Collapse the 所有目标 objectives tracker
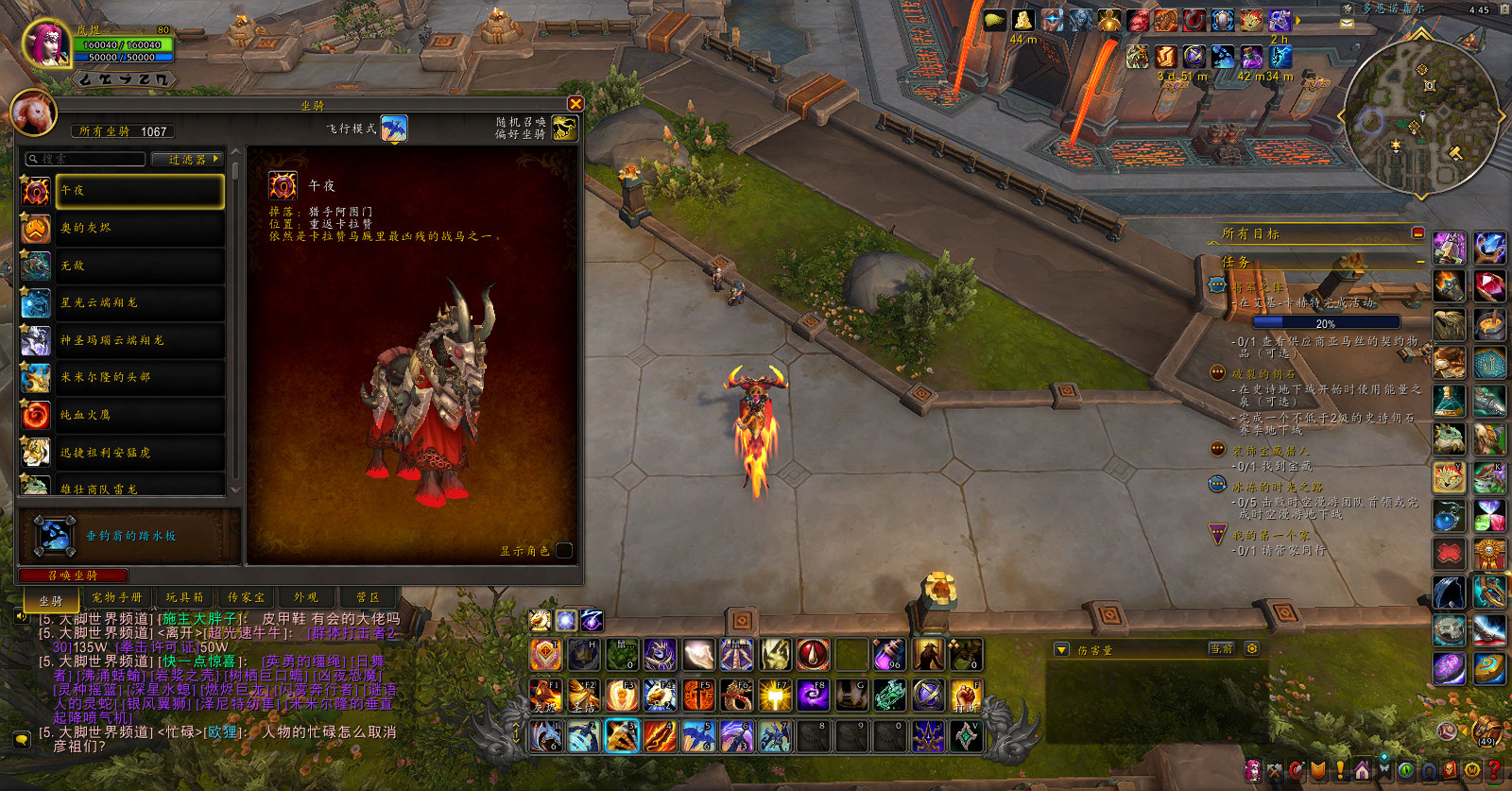The width and height of the screenshot is (1512, 791). coord(1417,232)
